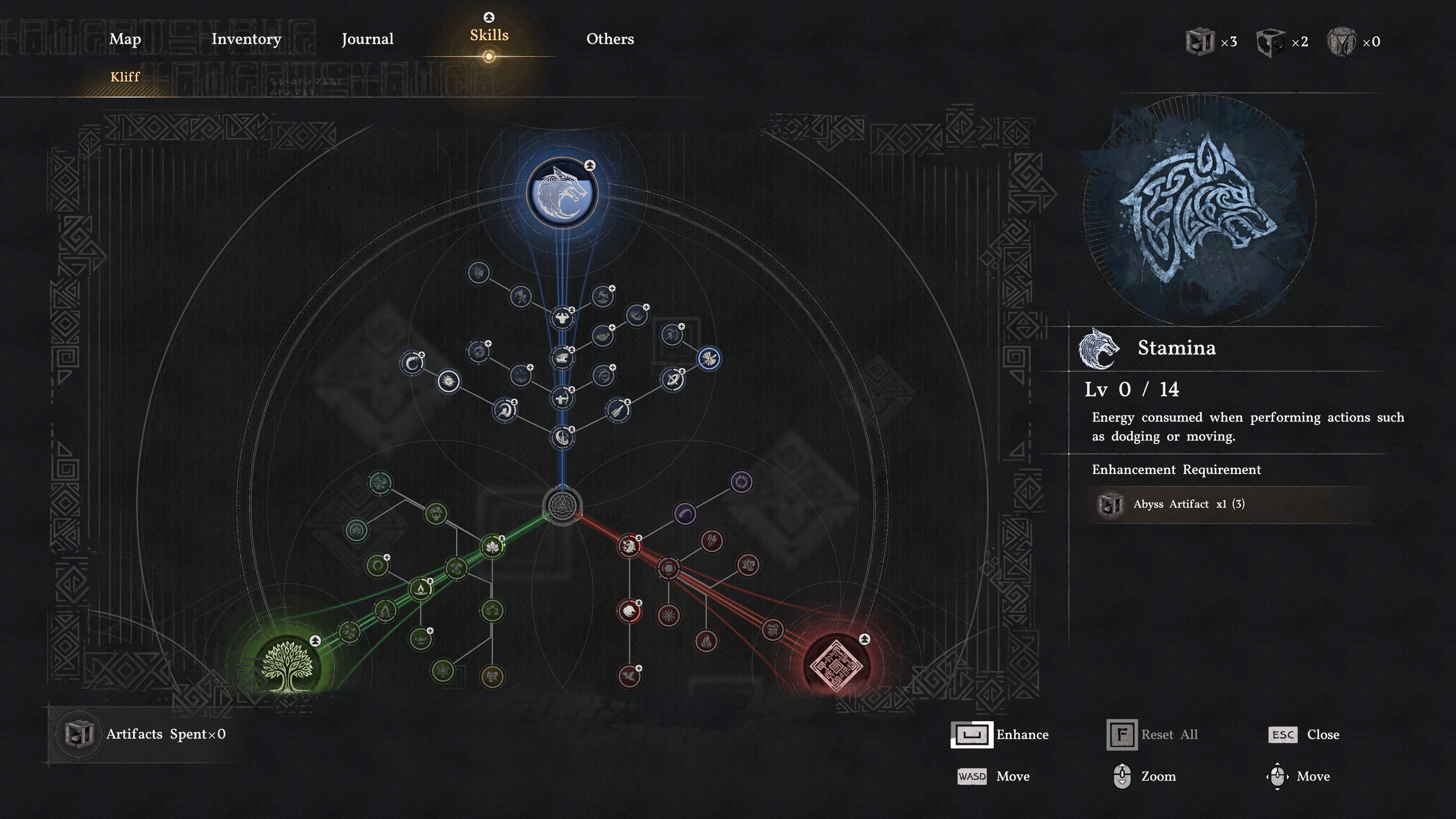The image size is (1456, 819).
Task: Select the green tree skill node
Action: click(288, 667)
